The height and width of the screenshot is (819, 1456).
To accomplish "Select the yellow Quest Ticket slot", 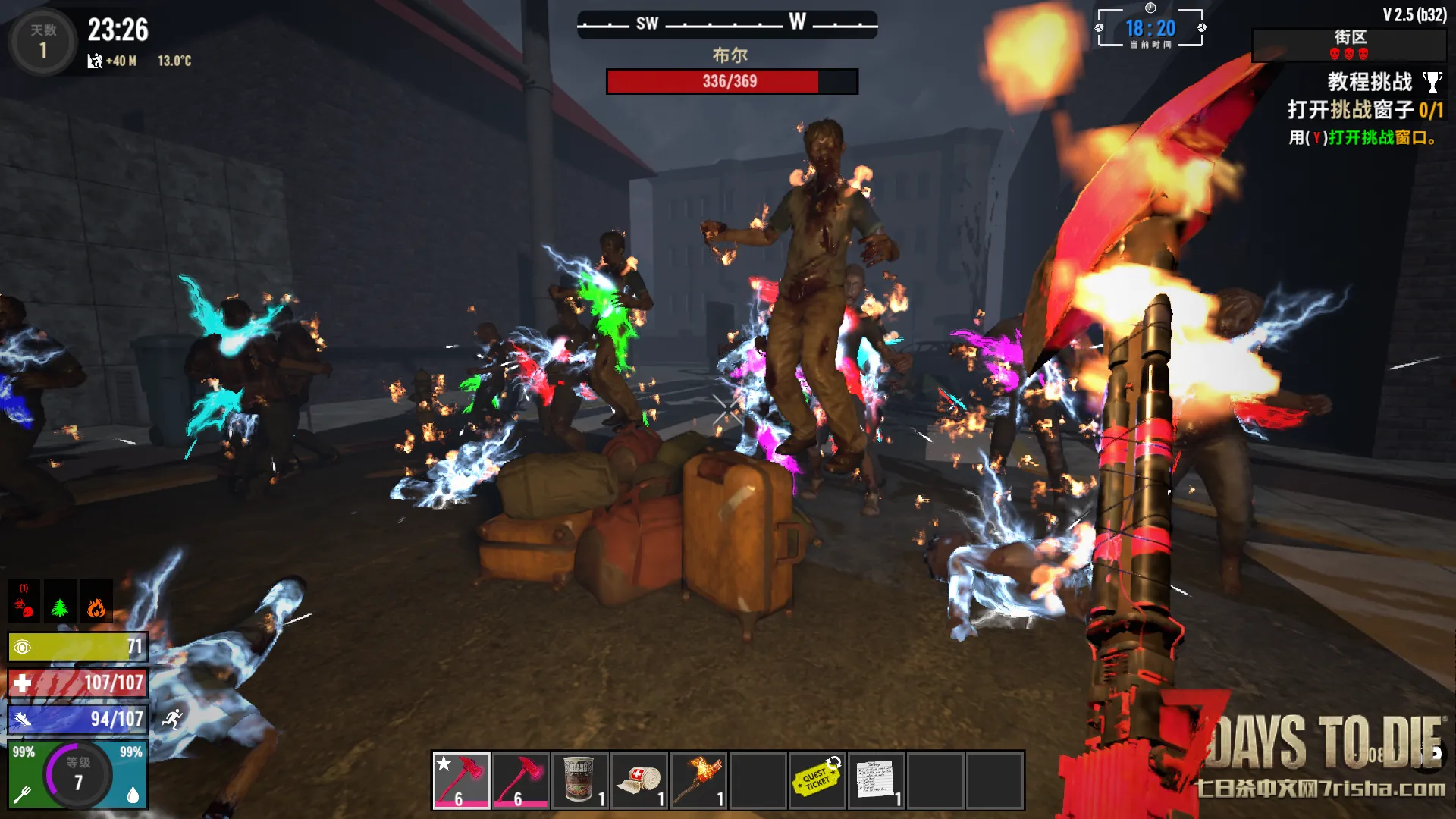I will tap(817, 780).
